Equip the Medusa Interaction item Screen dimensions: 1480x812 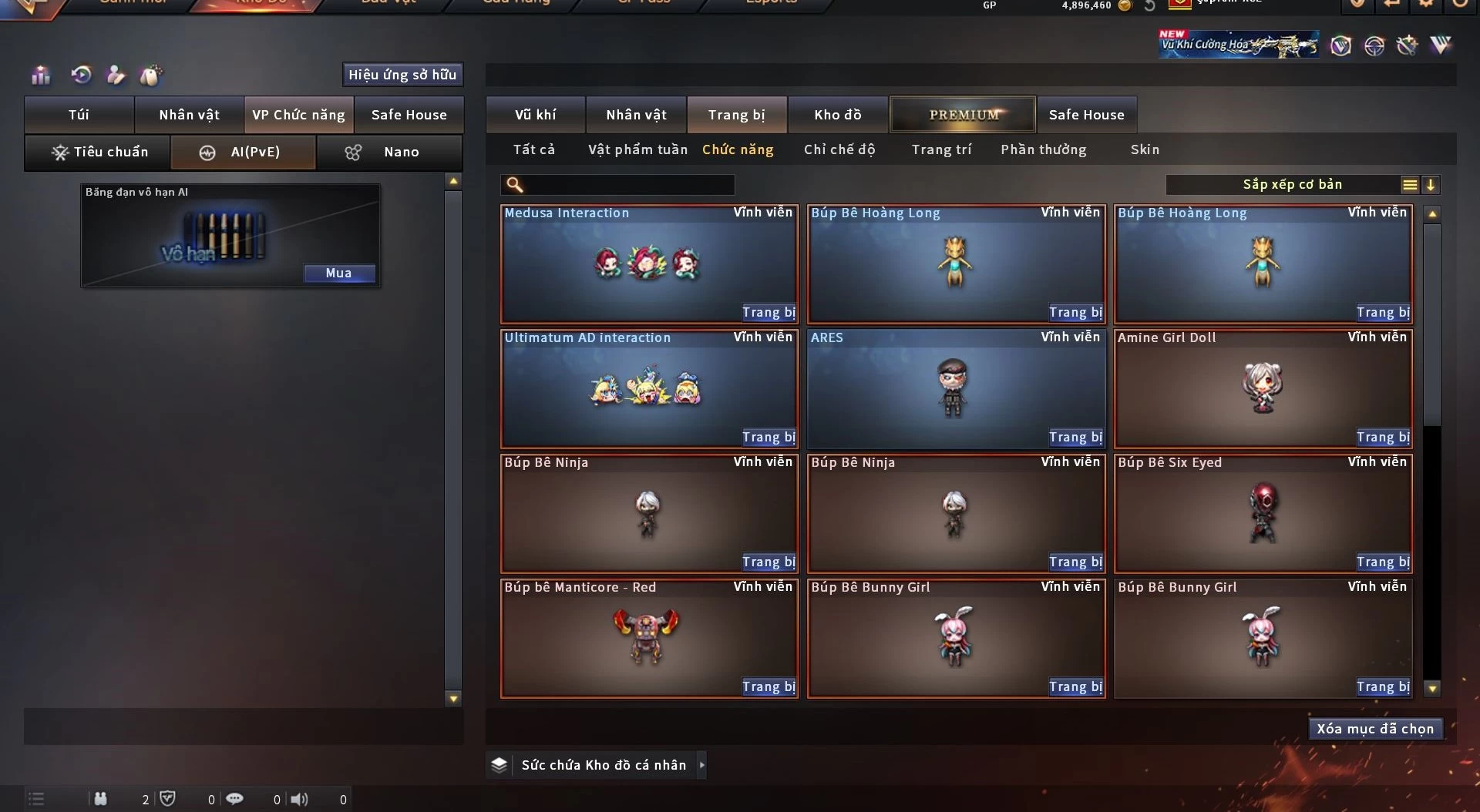tap(769, 313)
